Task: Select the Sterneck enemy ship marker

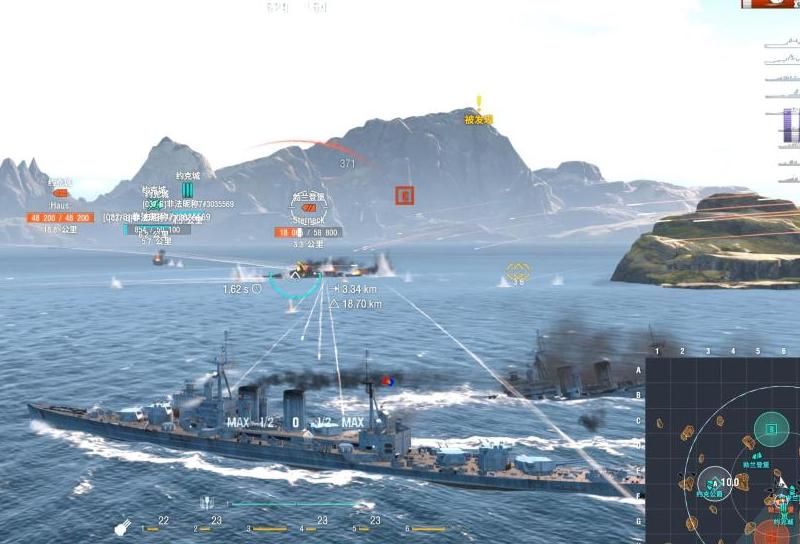Action: [x=310, y=208]
